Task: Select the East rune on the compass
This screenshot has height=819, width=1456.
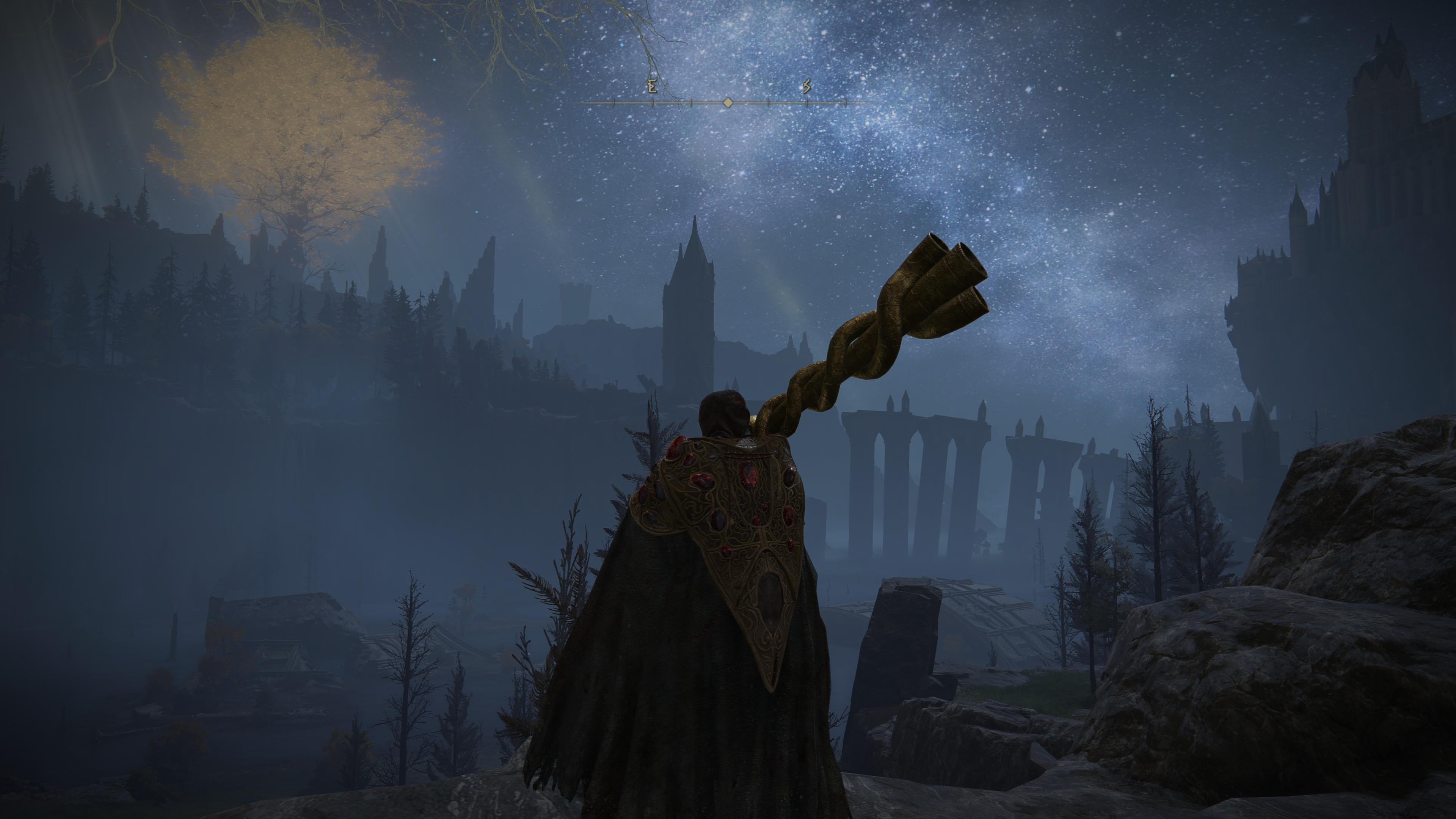Action: point(652,87)
